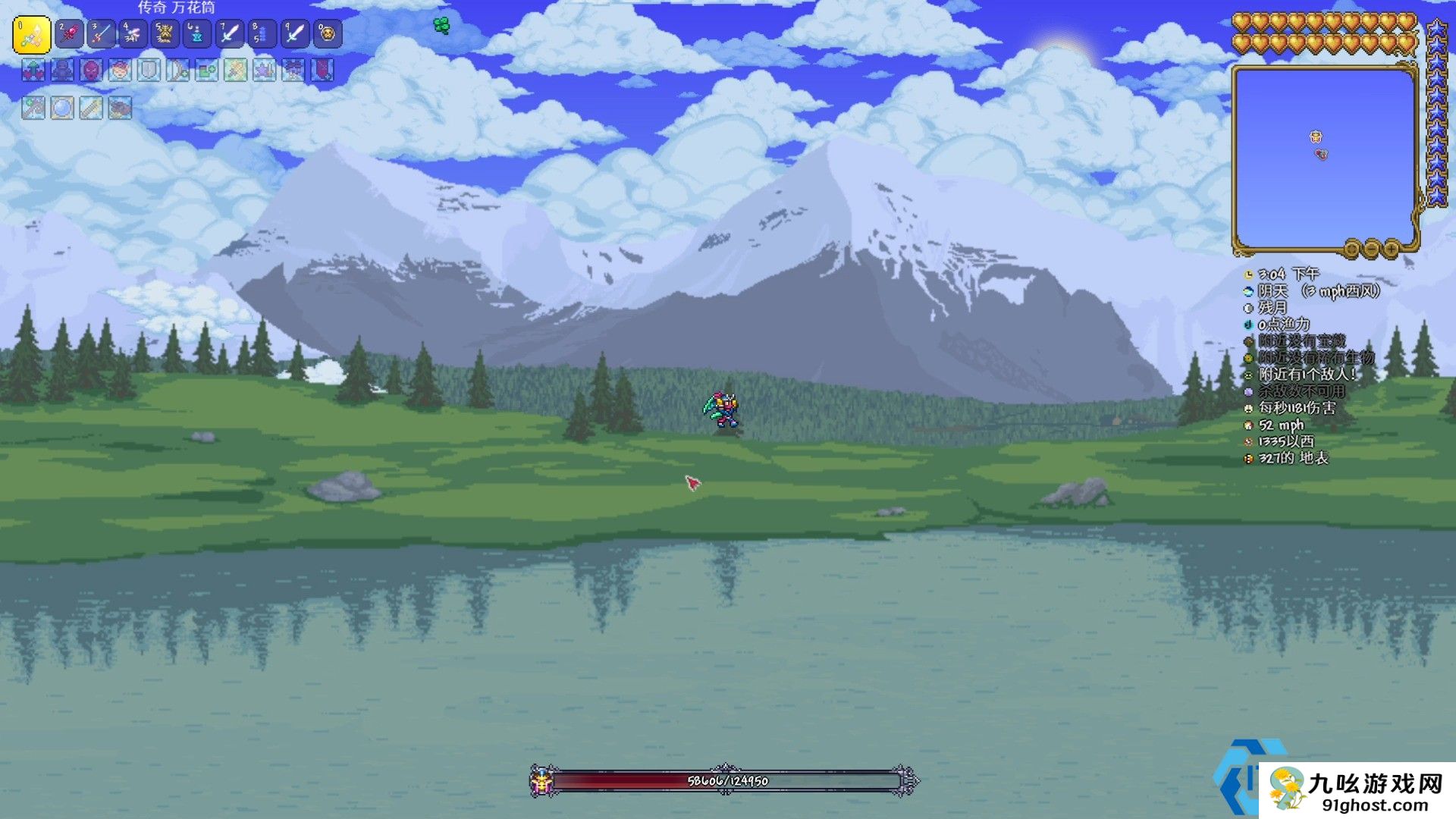Select the Kaleidoscope whip in hotbar slot 1
The width and height of the screenshot is (1456, 819).
32,34
